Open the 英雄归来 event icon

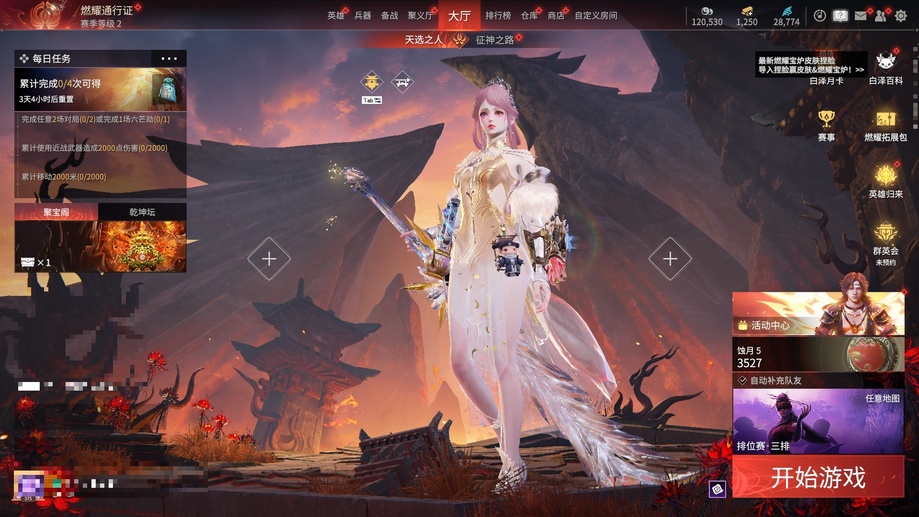tap(885, 180)
